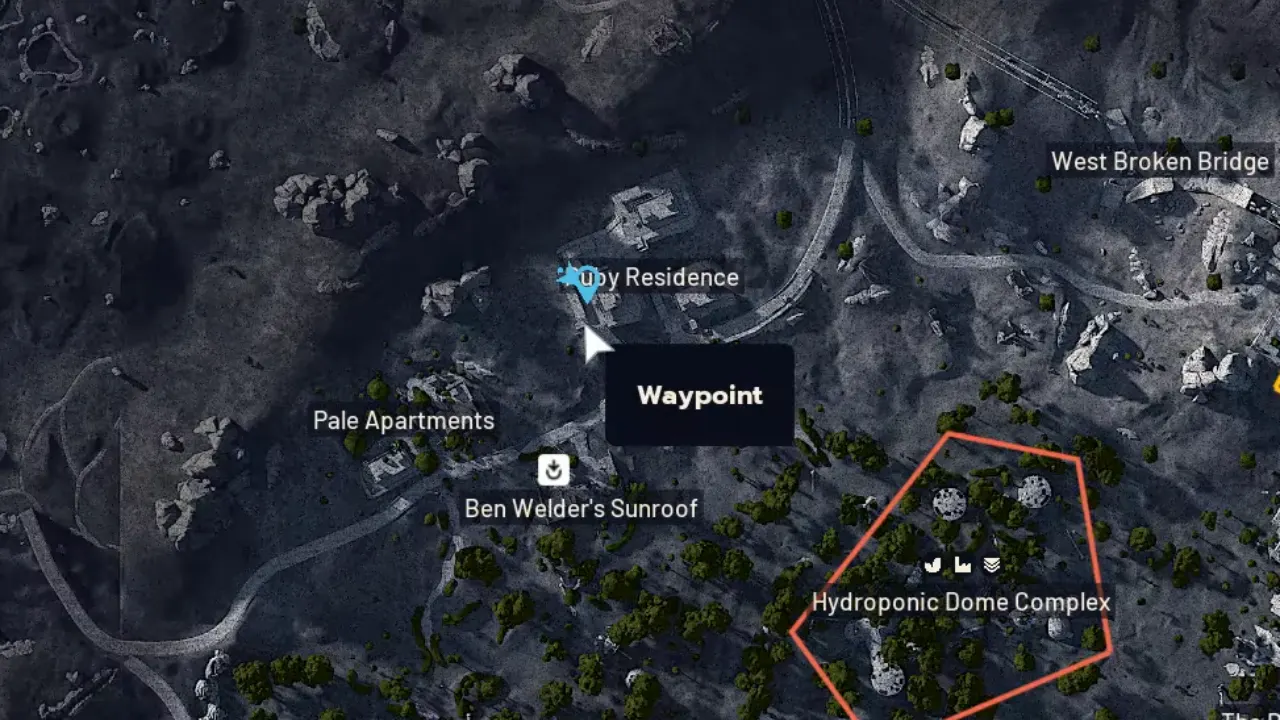Open the Hydroponic Dome Complex label

[x=962, y=602]
